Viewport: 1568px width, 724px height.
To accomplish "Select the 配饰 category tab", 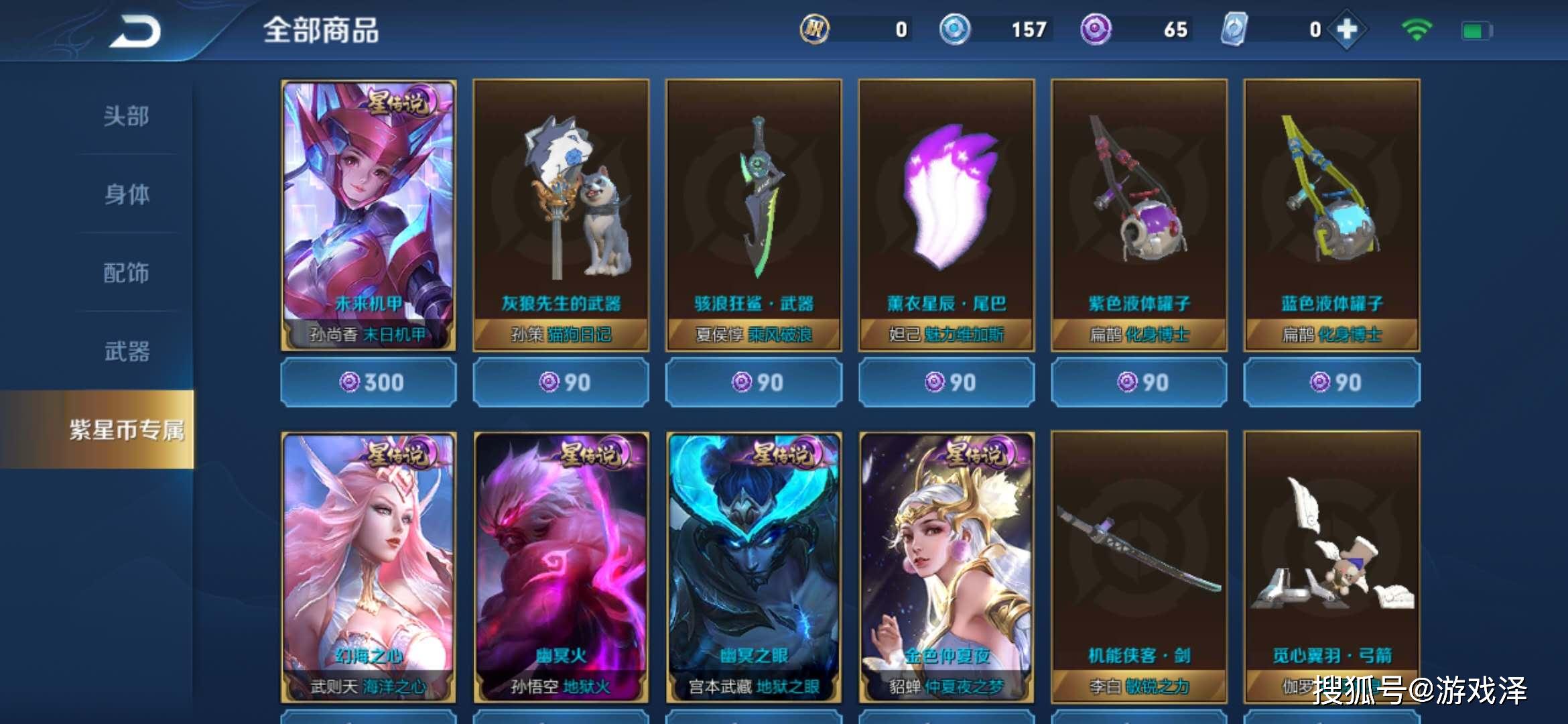I will (x=126, y=273).
